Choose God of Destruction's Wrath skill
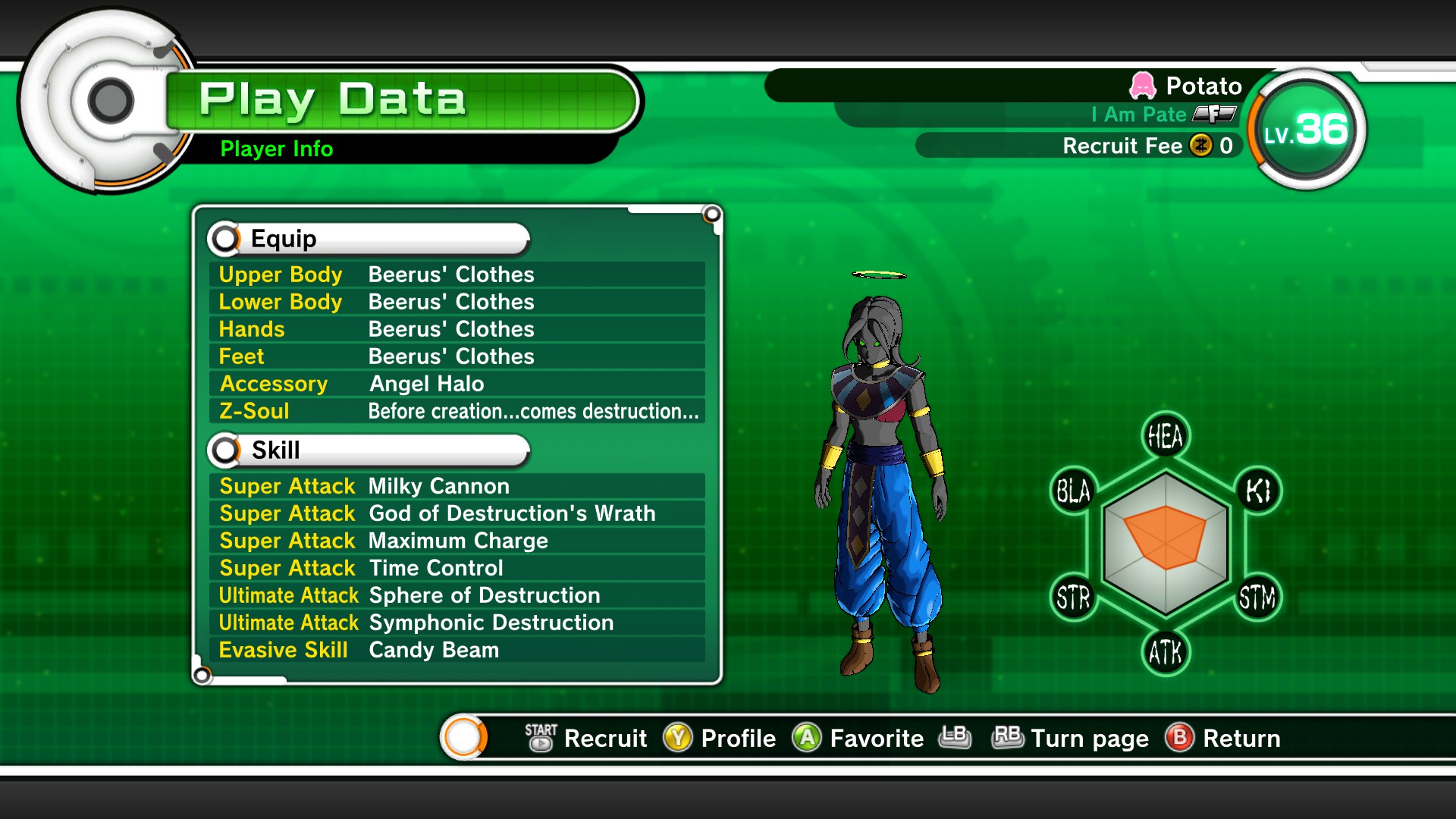 coord(457,513)
